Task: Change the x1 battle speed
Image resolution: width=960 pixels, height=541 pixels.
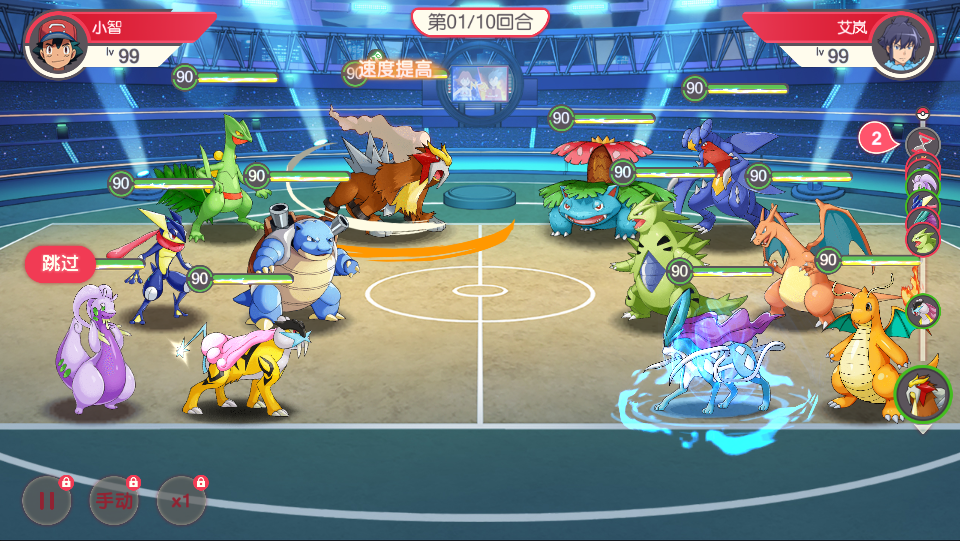Action: coord(181,501)
